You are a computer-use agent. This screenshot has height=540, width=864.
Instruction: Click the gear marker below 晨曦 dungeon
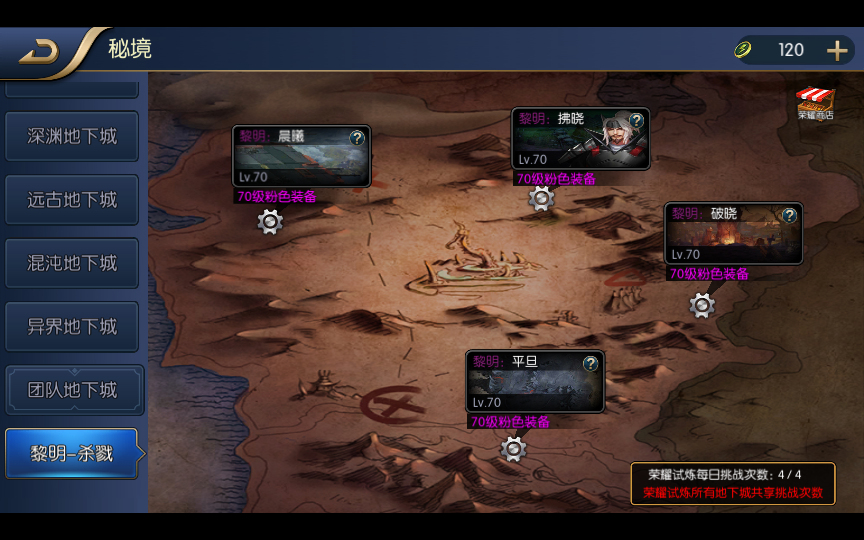(x=270, y=222)
